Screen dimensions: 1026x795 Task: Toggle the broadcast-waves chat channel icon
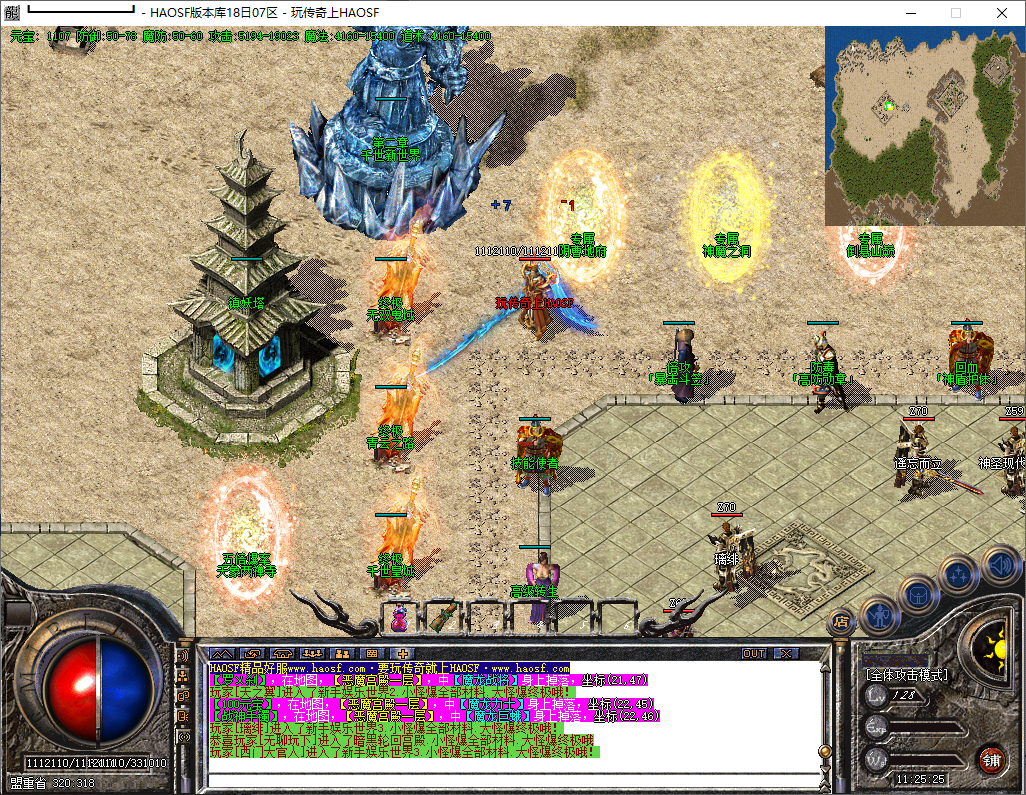tap(183, 656)
